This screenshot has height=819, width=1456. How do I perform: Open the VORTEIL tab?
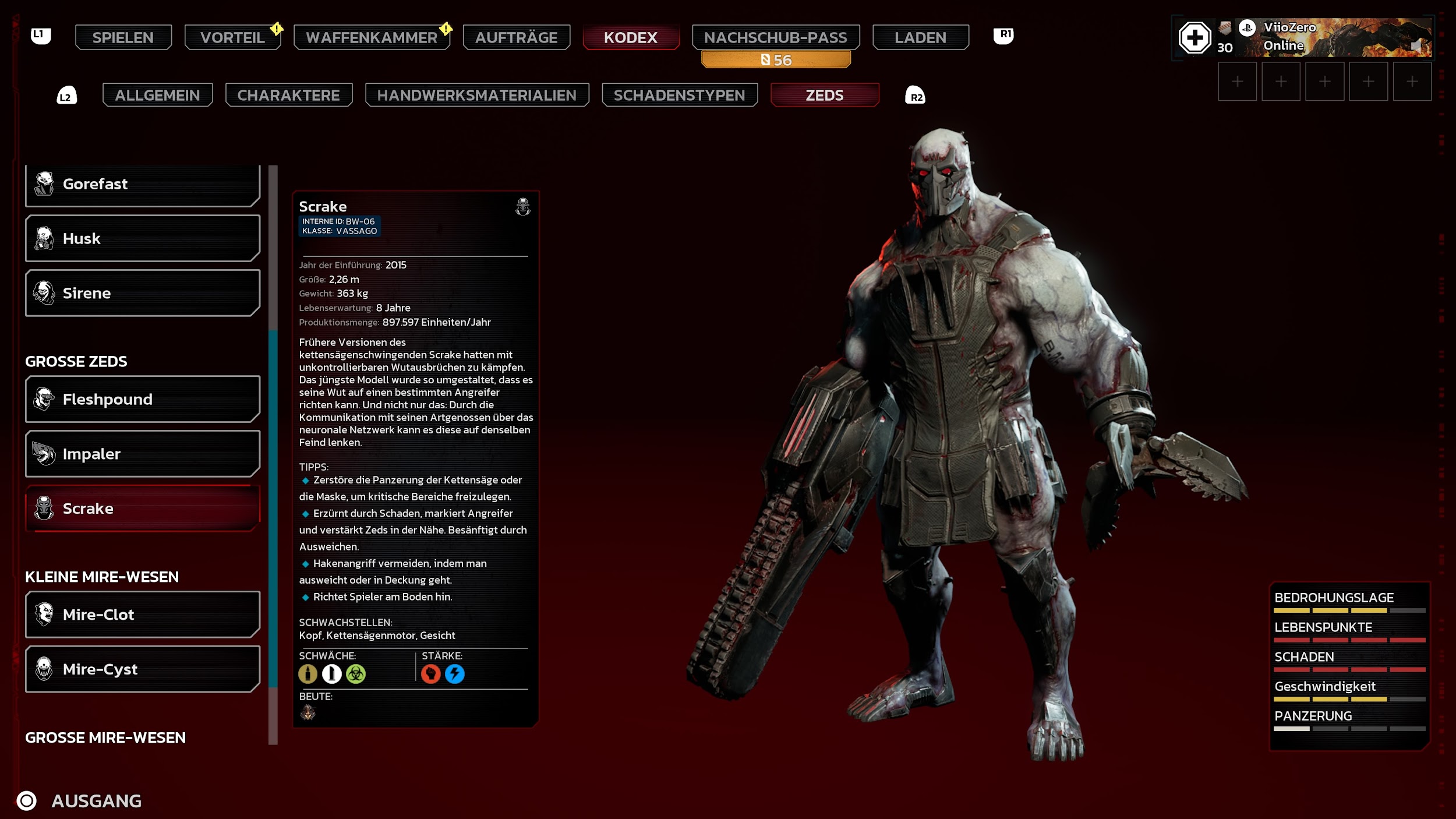point(232,37)
